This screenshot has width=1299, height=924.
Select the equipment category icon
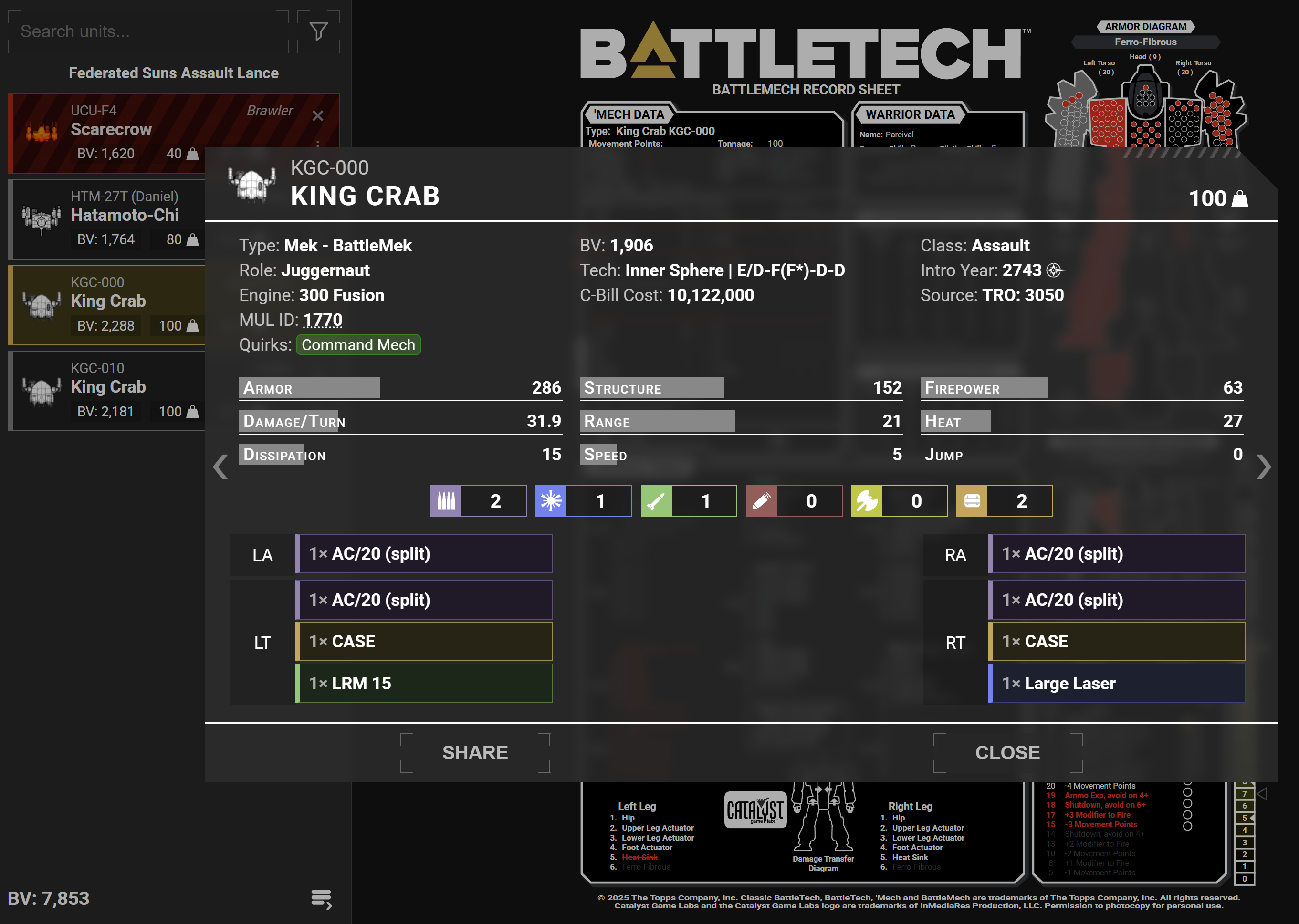973,501
